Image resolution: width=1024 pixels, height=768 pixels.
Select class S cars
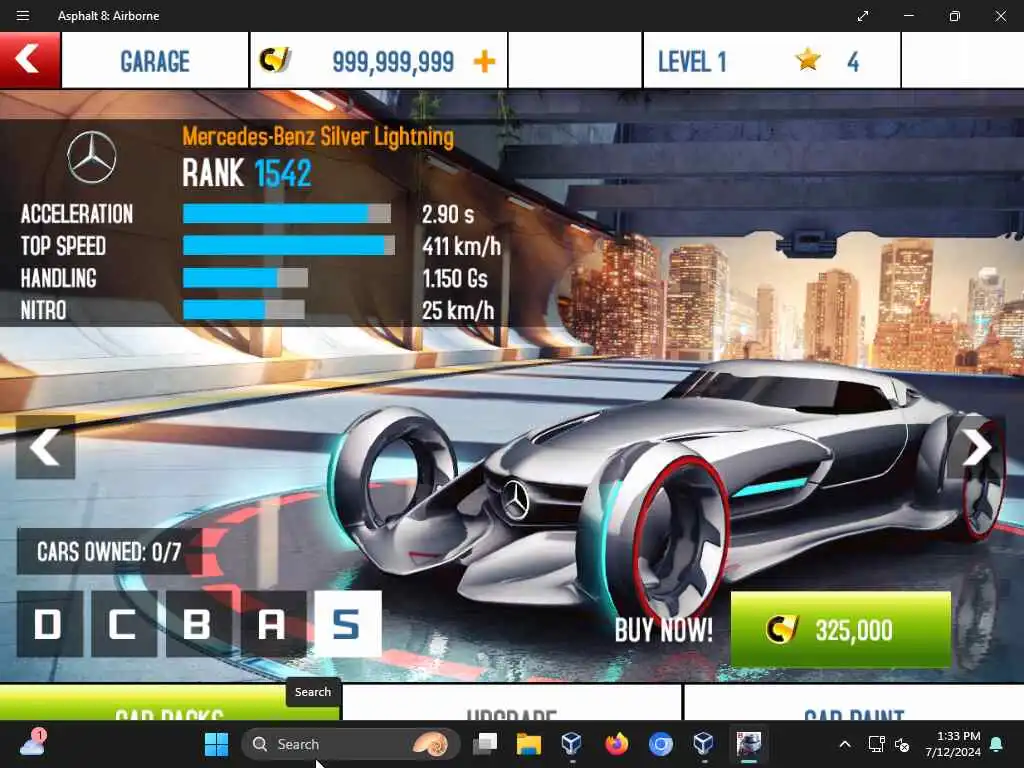(347, 624)
